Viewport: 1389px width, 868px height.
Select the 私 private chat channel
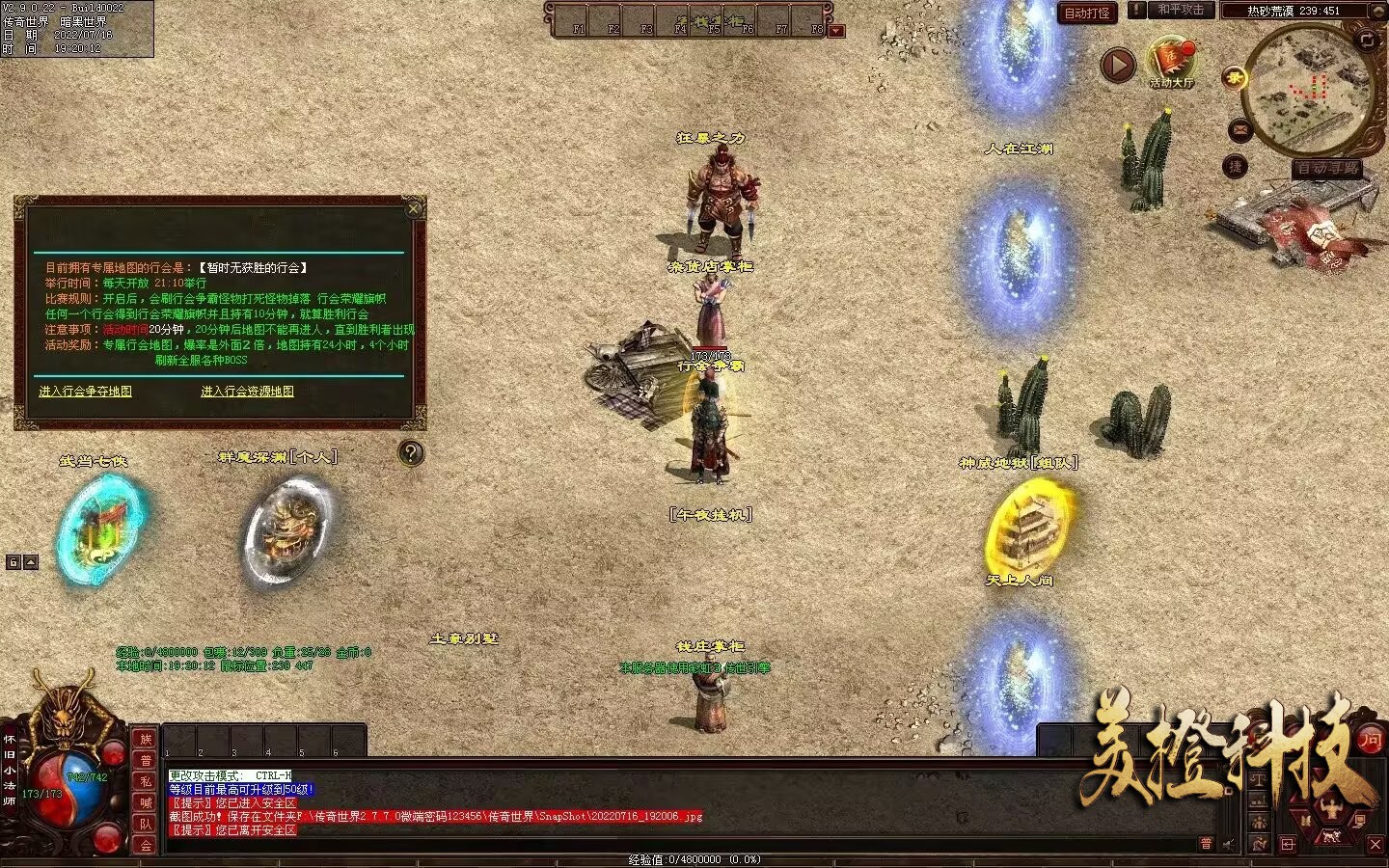tap(146, 781)
